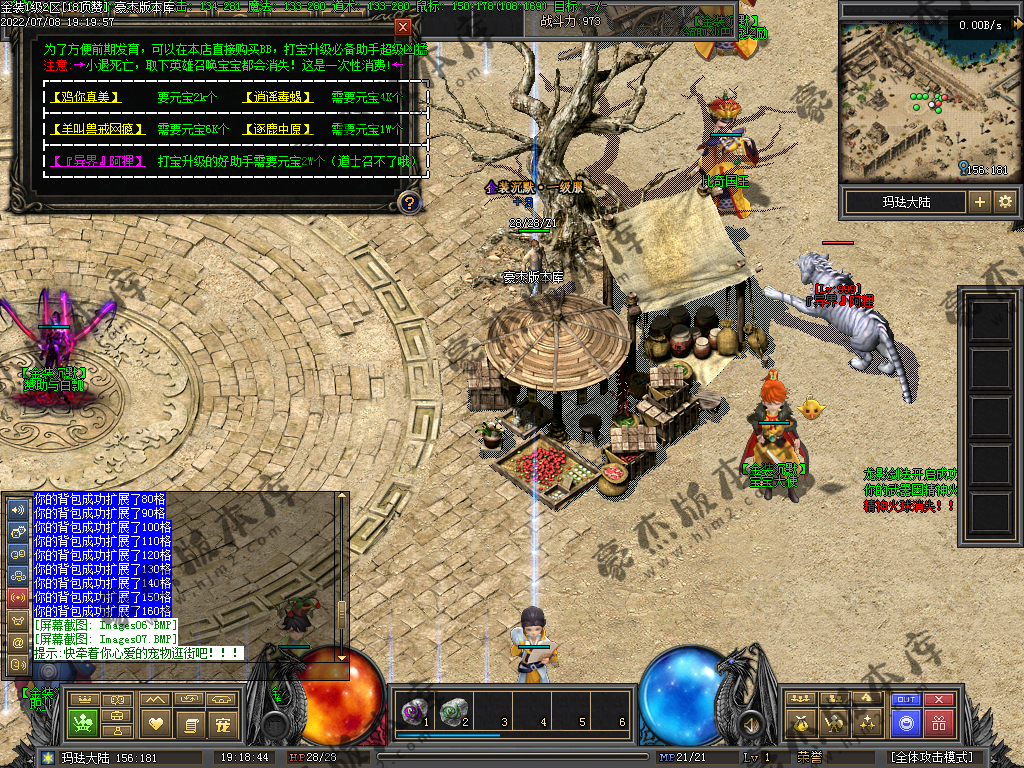Open the scroll document button
Viewport: 1024px width, 768px height.
189,722
